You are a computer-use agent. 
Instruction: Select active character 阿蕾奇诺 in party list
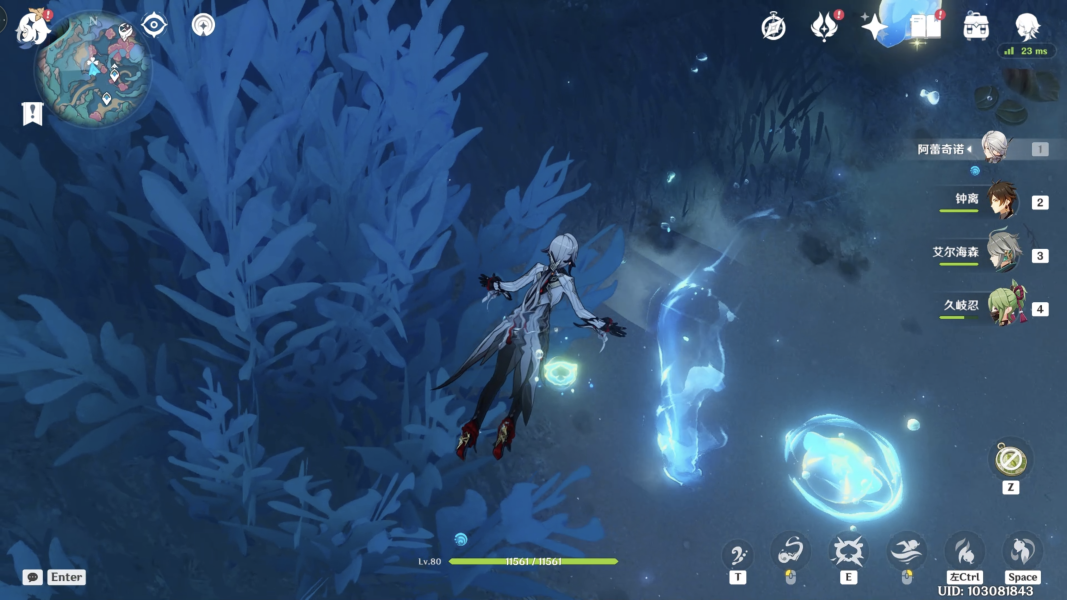click(x=992, y=148)
